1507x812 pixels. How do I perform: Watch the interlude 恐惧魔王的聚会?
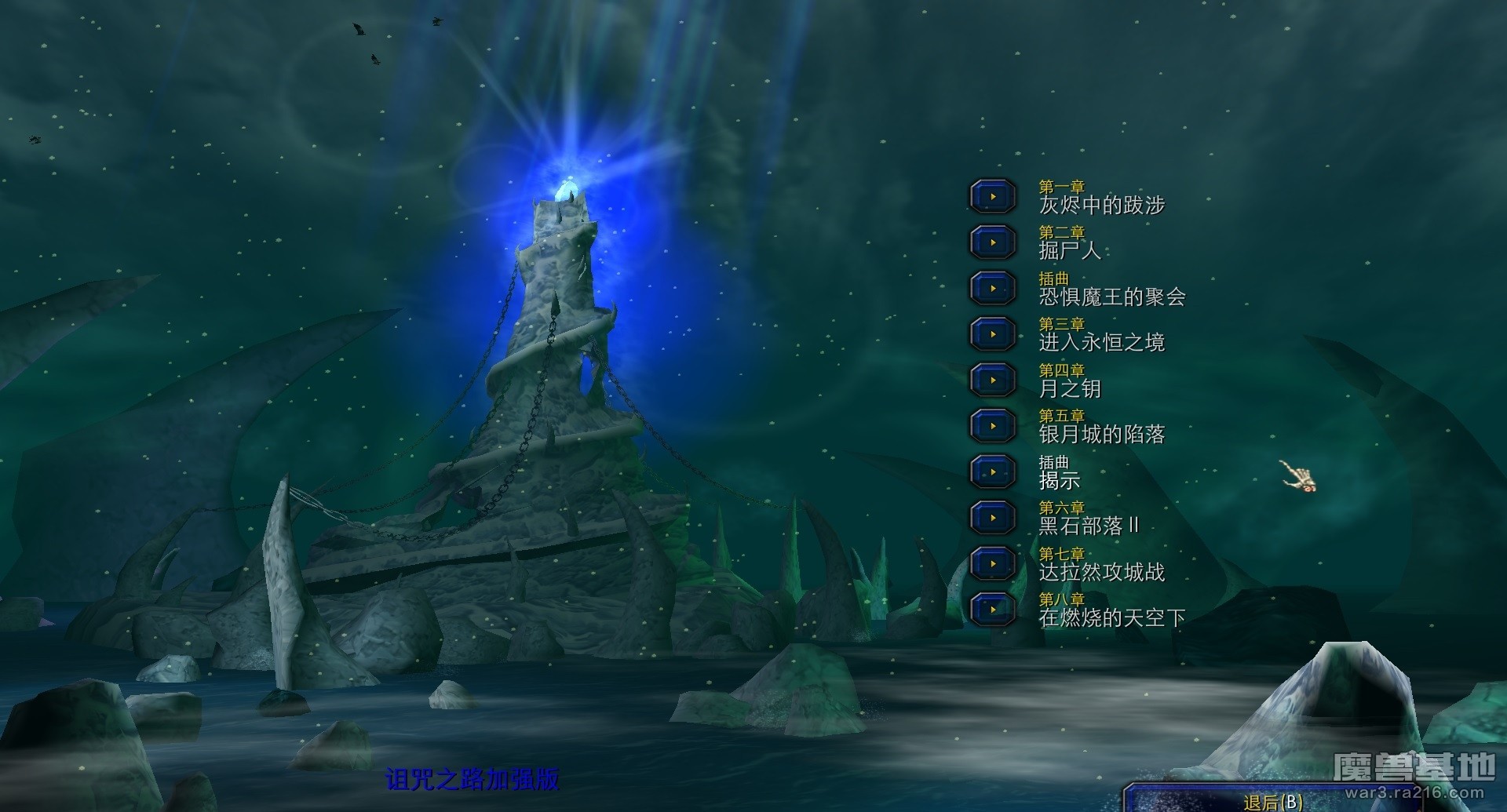[993, 289]
